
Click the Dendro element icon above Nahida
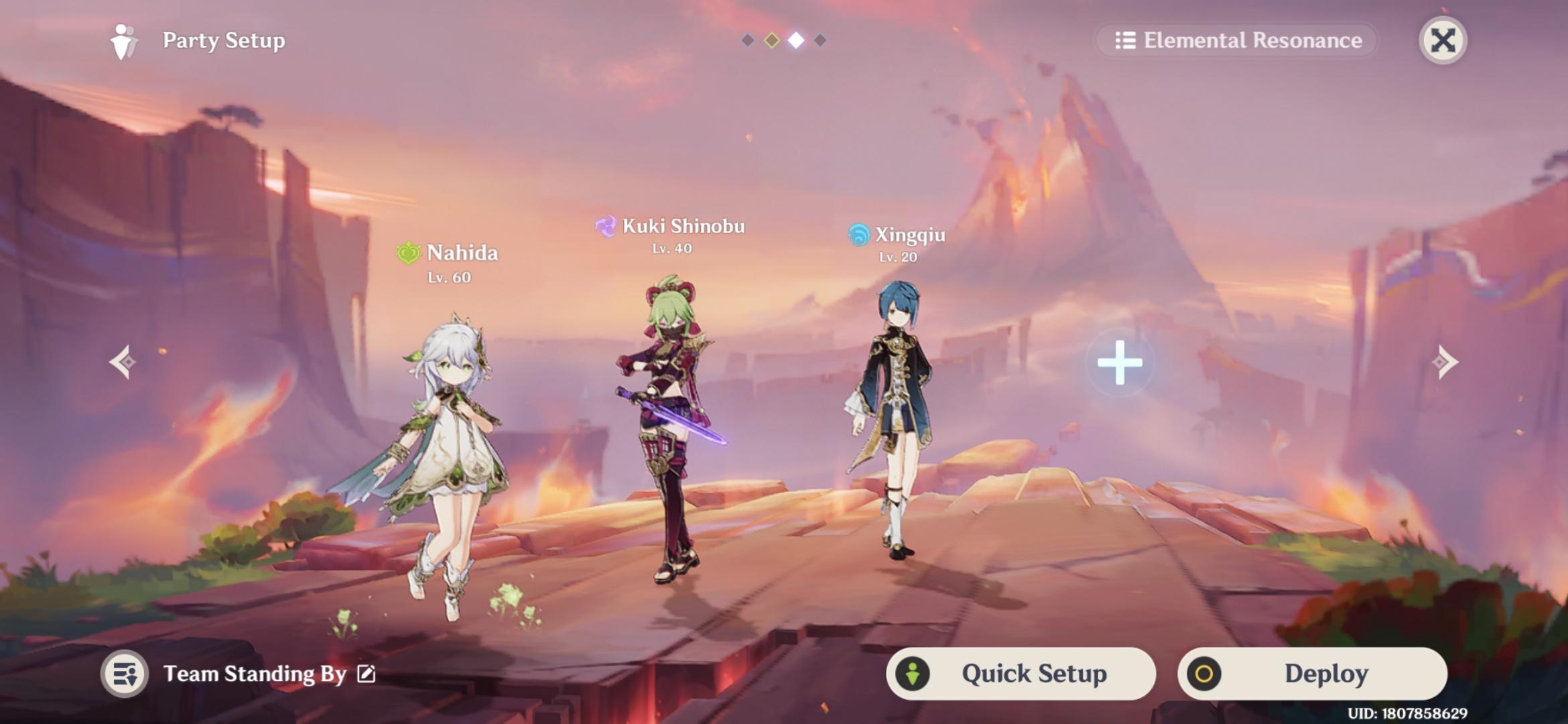click(407, 253)
